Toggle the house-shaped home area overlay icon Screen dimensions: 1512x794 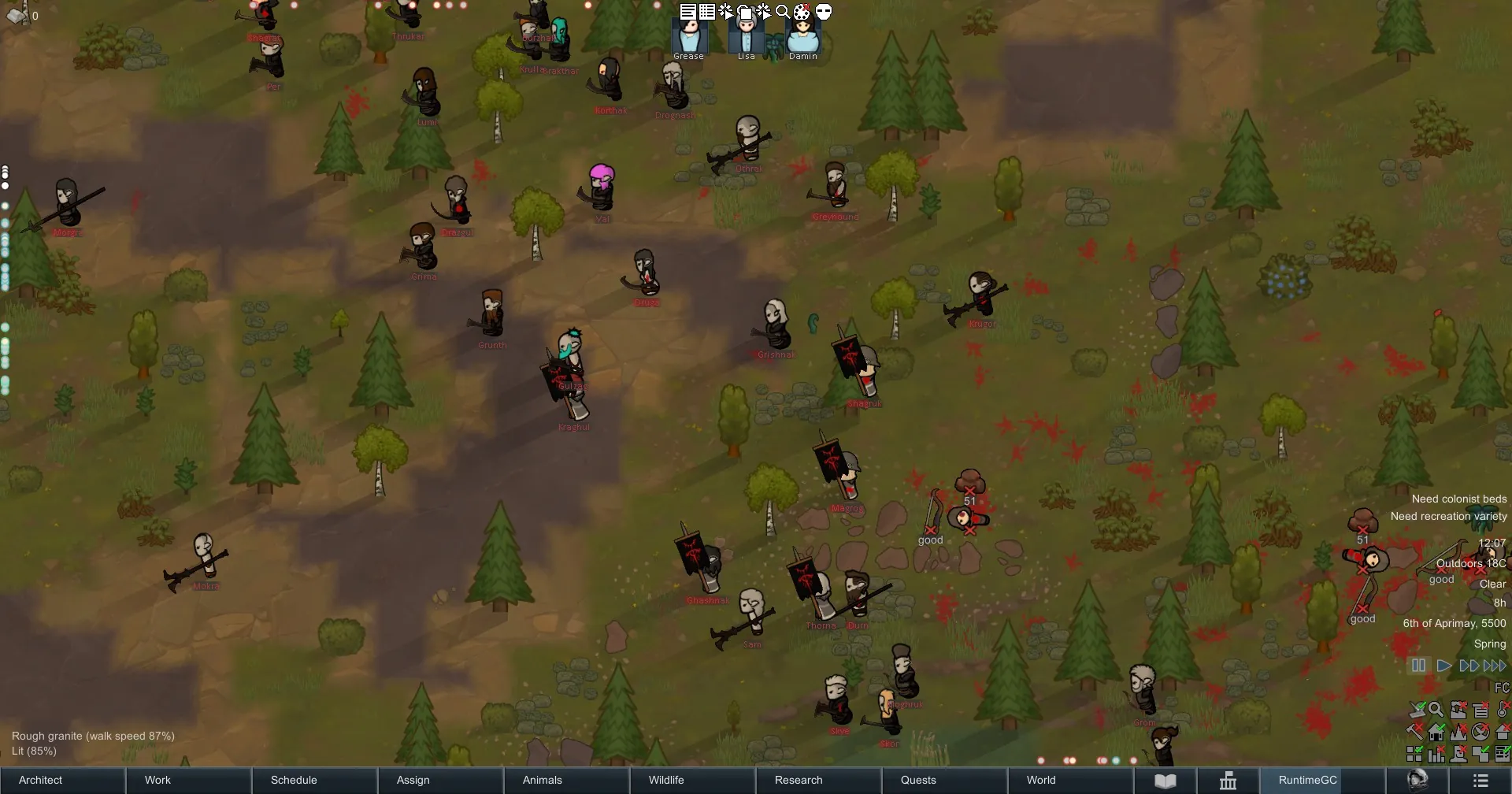coord(1437,732)
